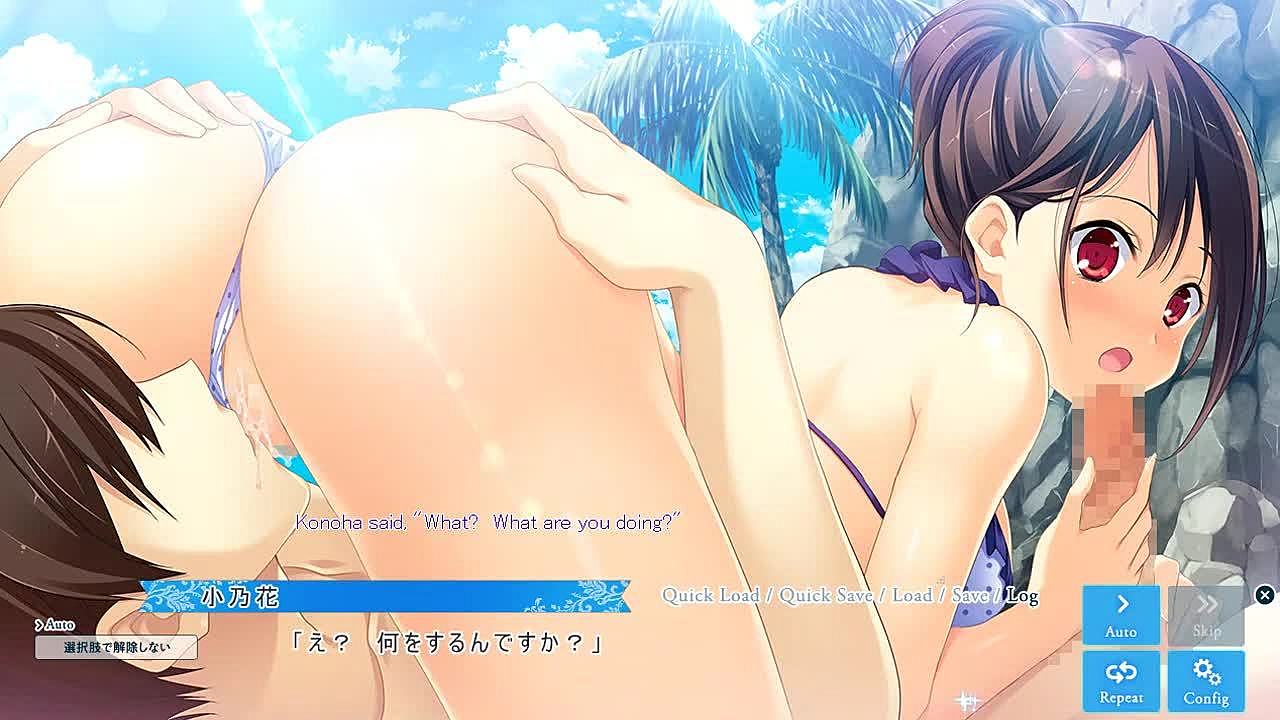Replay the voice with the Repeat button
Screen dimensions: 1280x720
pos(1121,681)
